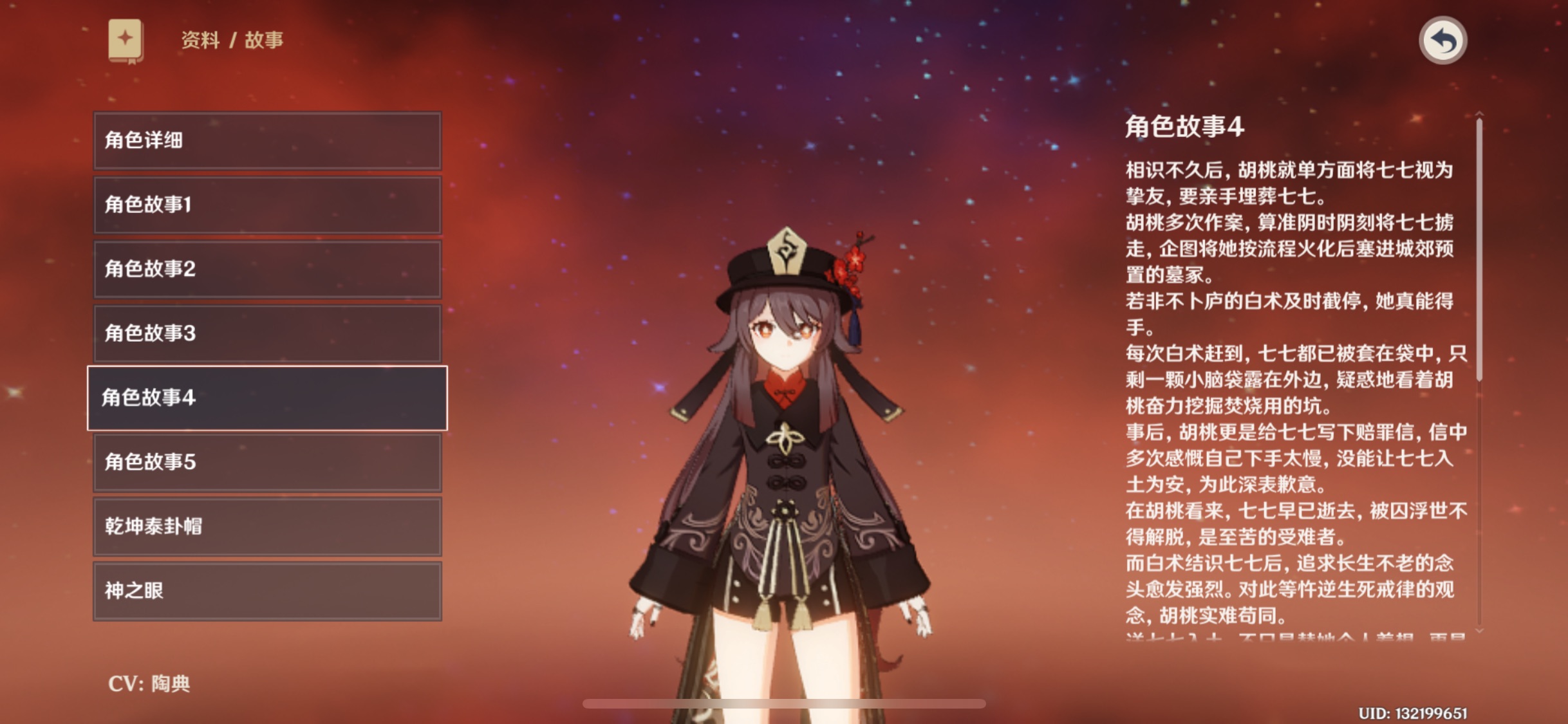The width and height of the screenshot is (1568, 724).
Task: Open the 乾坤泰卦帽 story
Action: (x=267, y=526)
